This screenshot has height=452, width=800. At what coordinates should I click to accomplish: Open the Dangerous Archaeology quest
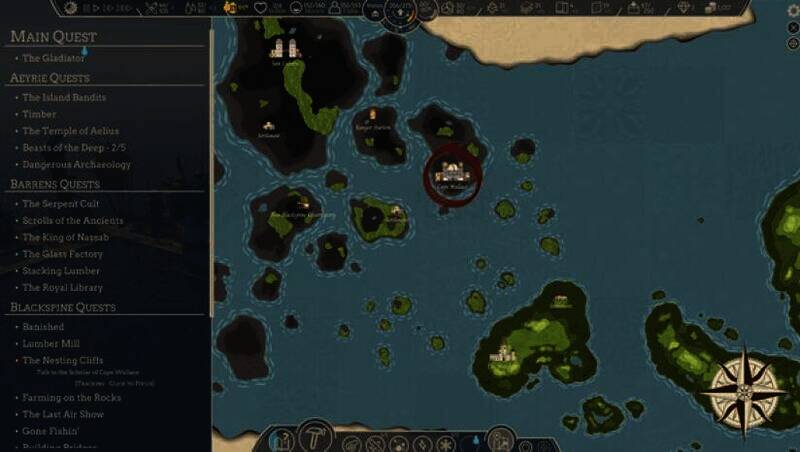(x=76, y=165)
